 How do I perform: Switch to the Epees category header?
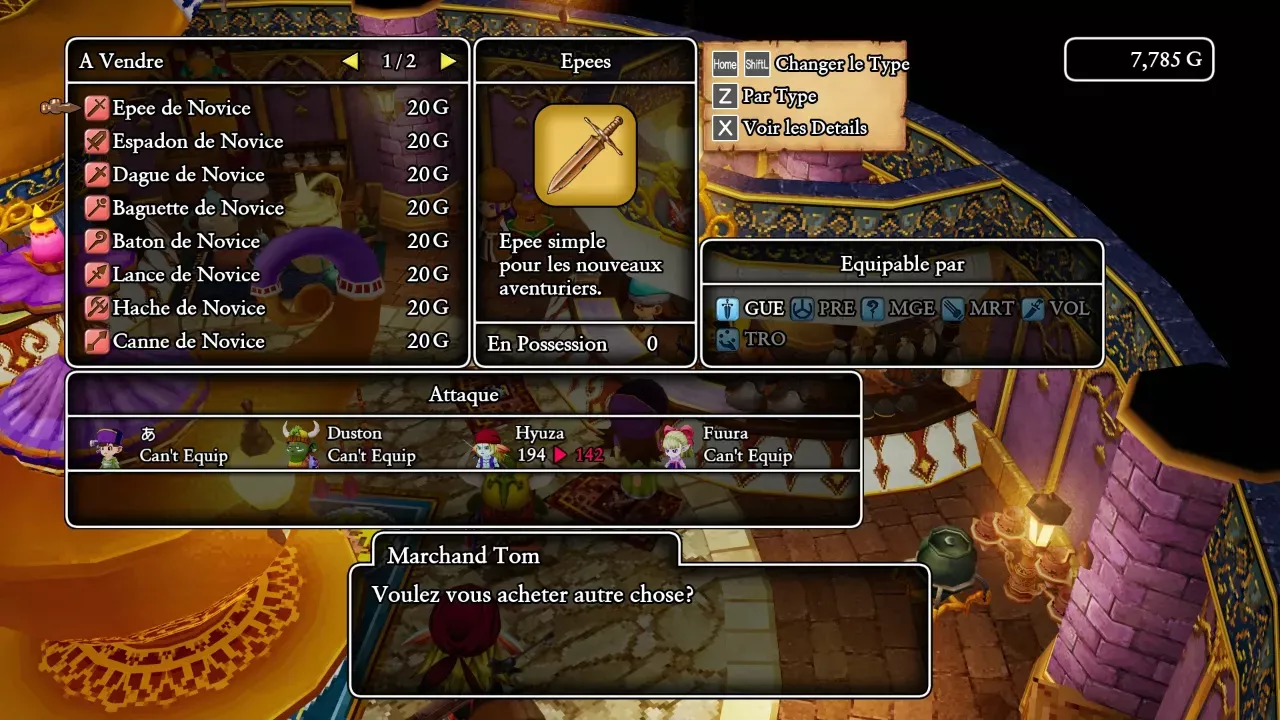(x=585, y=61)
